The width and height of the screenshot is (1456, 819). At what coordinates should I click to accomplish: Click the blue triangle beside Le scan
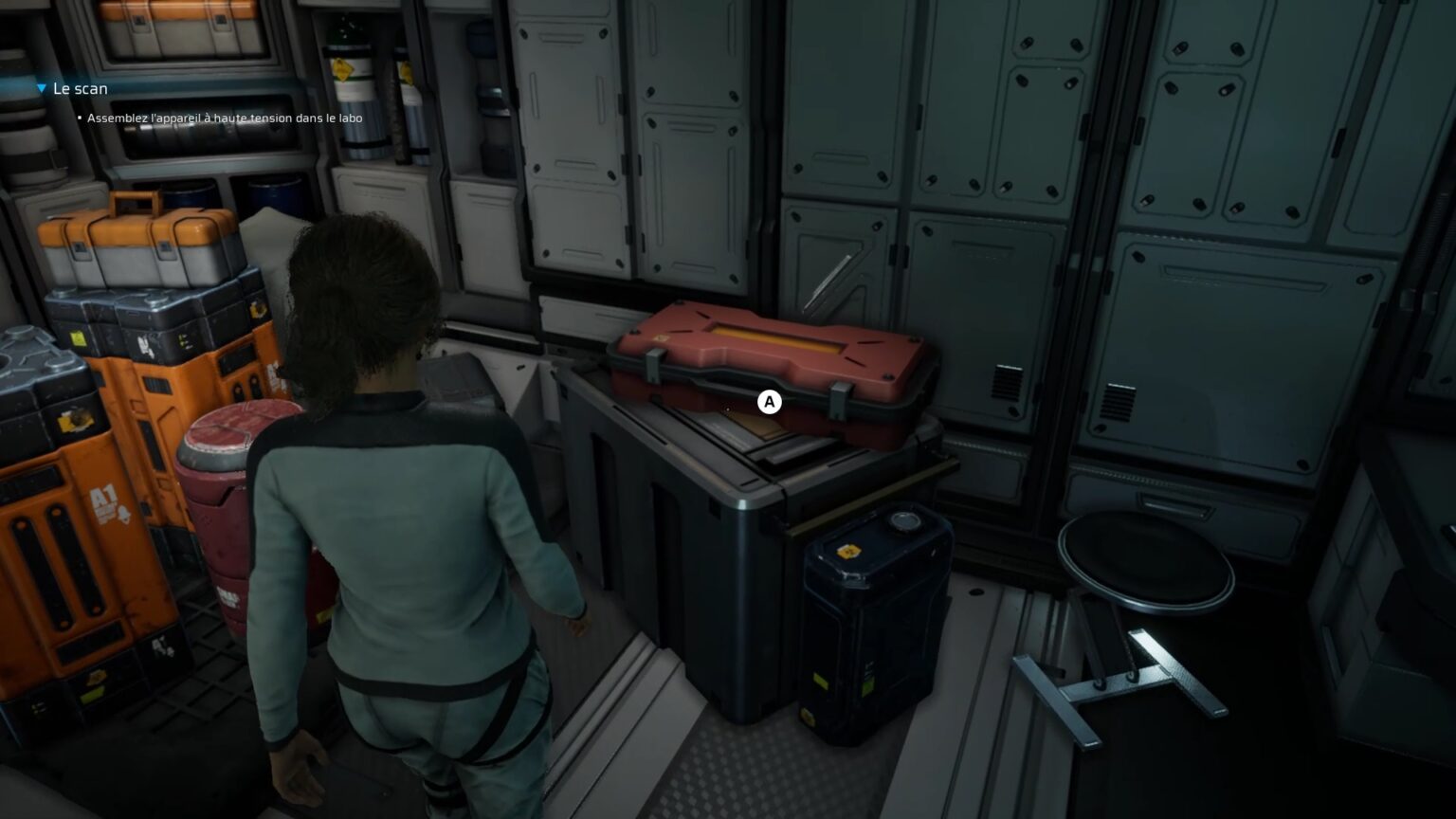click(40, 87)
